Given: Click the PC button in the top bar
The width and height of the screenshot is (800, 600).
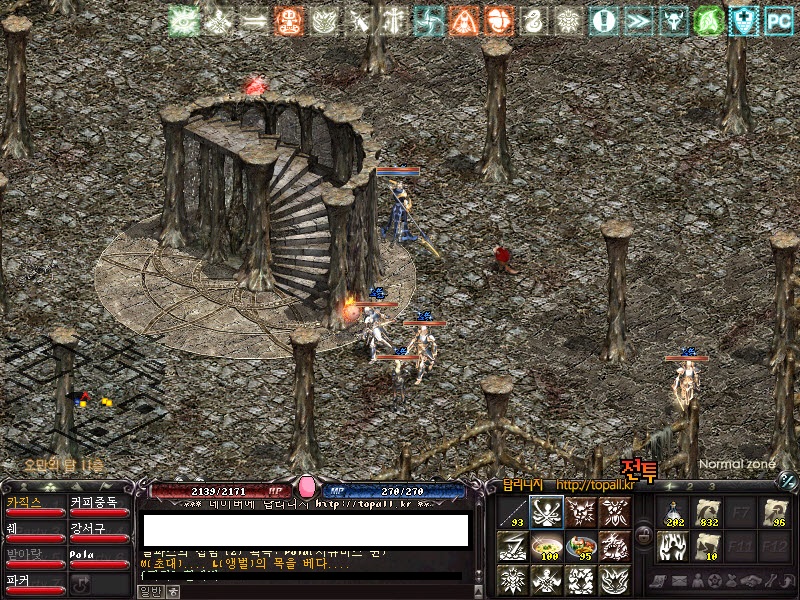Looking at the screenshot, I should [779, 20].
